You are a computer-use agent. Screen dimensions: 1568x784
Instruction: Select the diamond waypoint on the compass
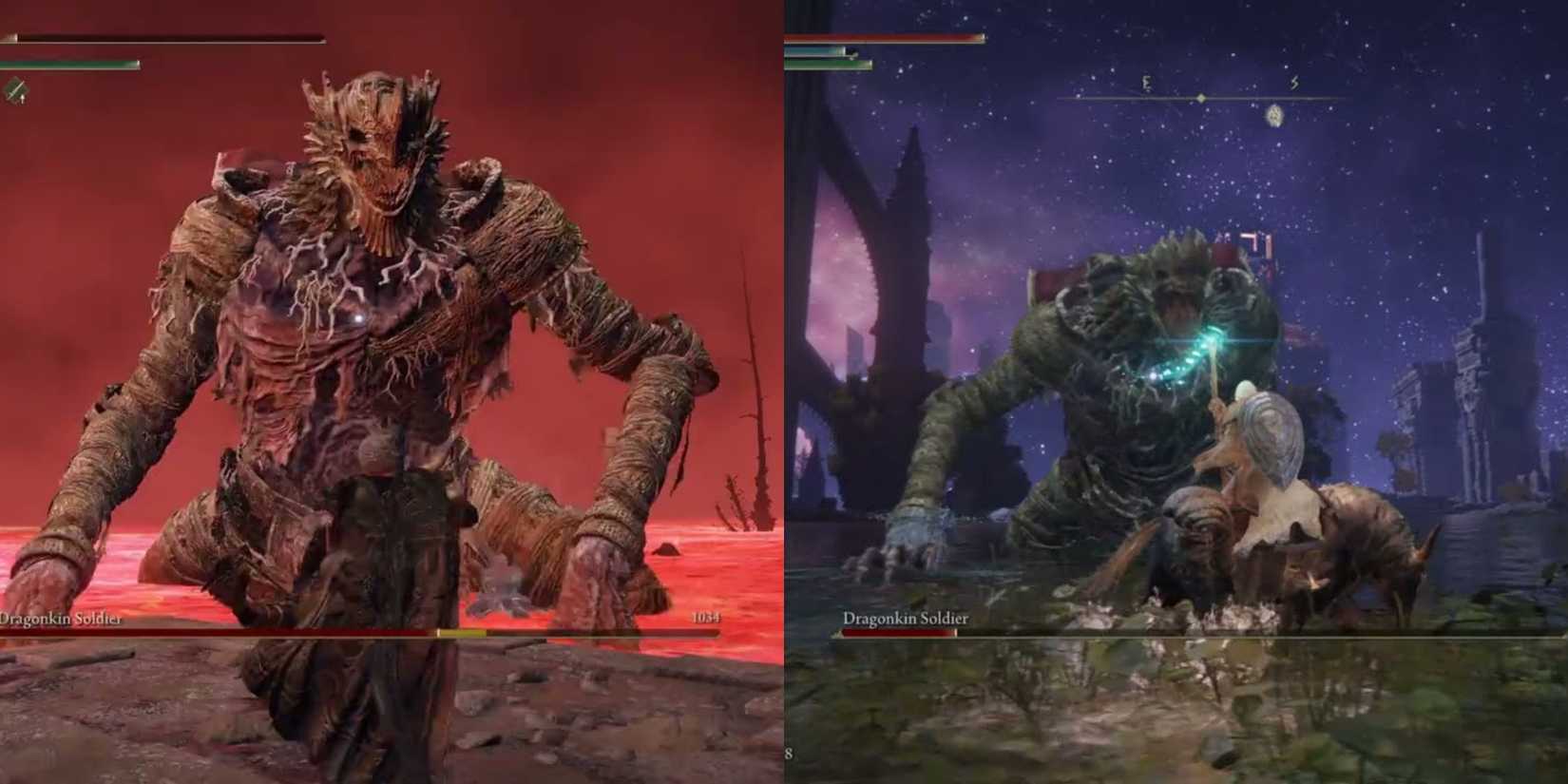point(1200,98)
